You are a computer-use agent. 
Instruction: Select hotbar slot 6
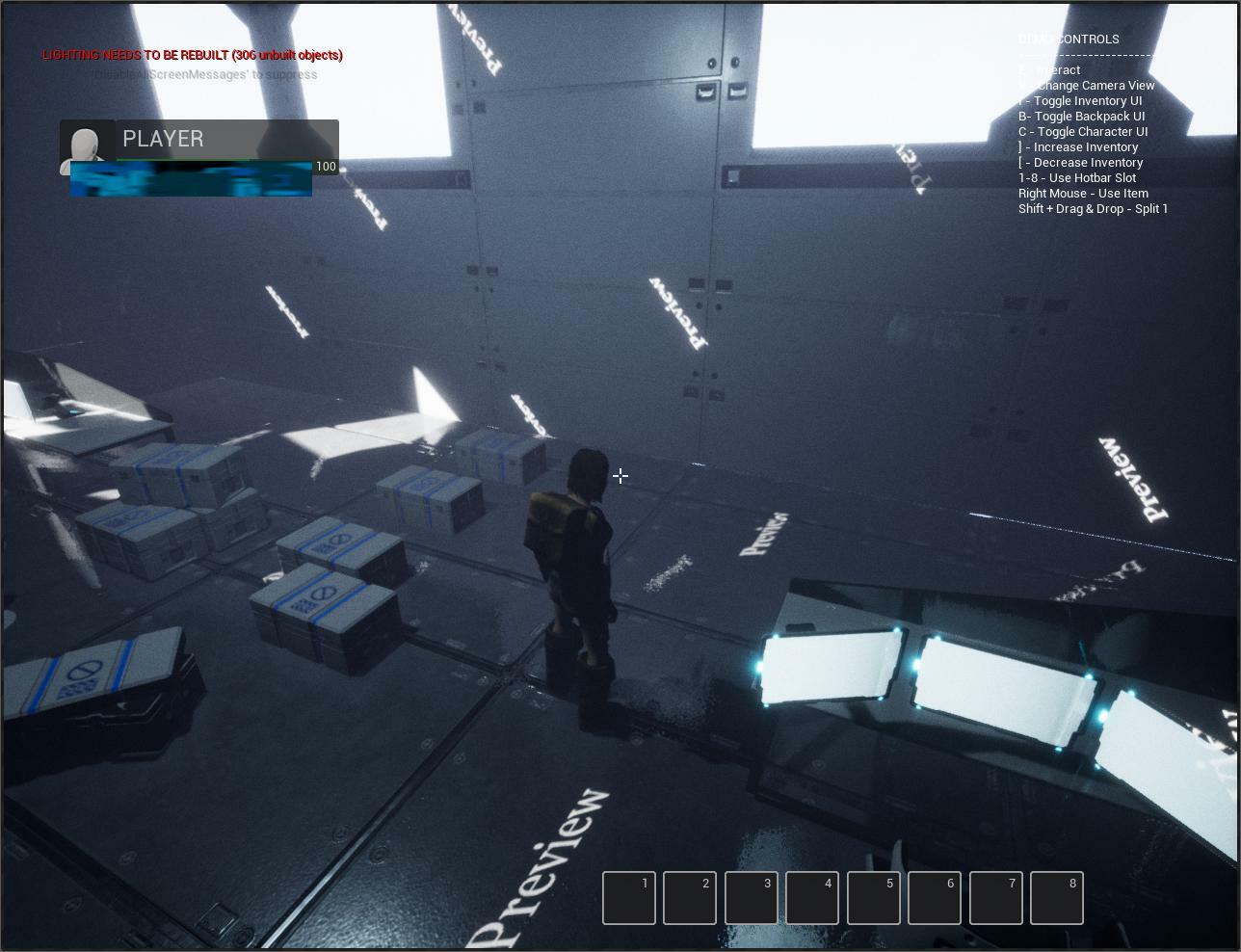tap(935, 897)
